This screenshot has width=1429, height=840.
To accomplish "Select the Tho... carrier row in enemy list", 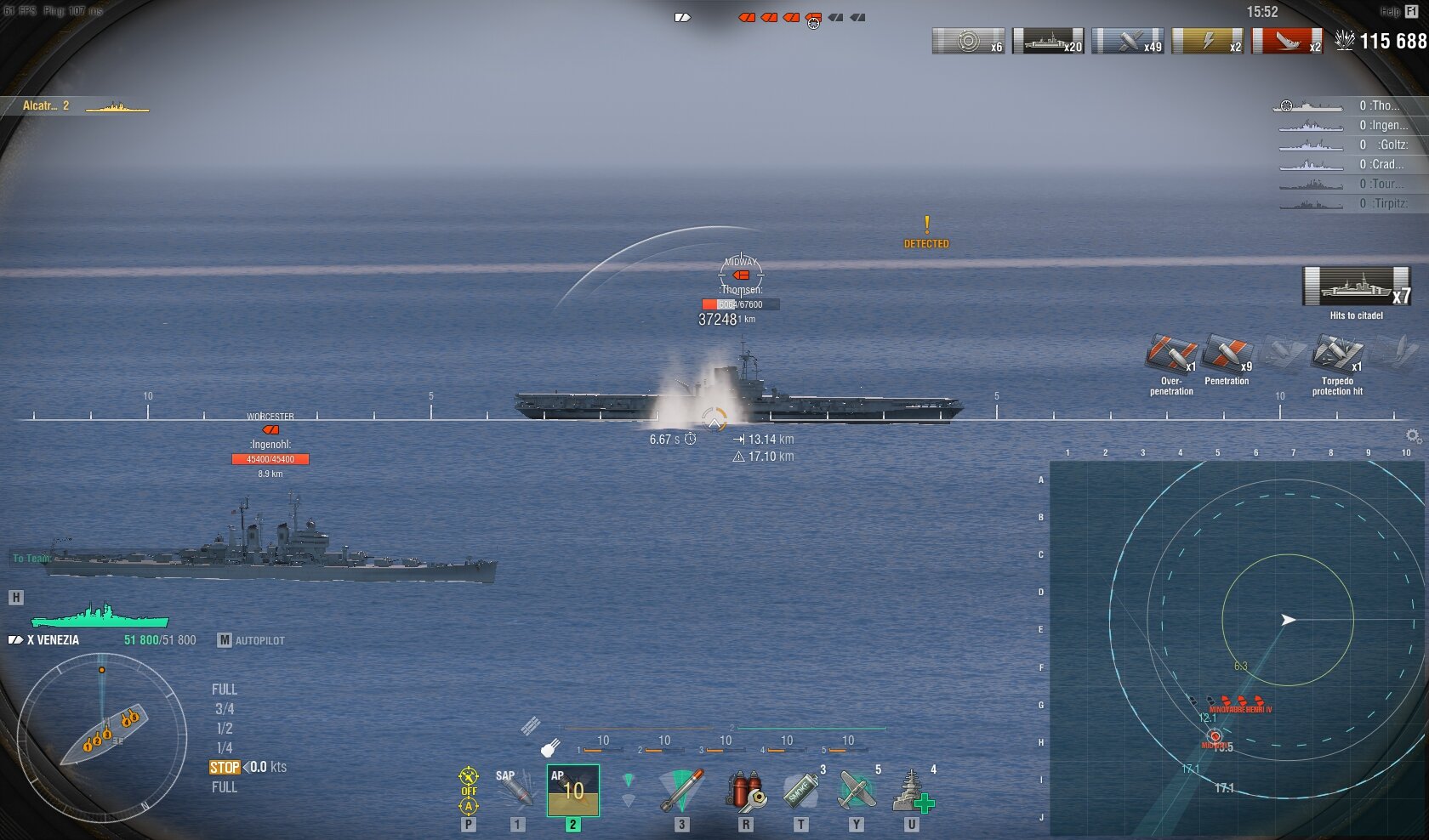I will pyautogui.click(x=1348, y=106).
